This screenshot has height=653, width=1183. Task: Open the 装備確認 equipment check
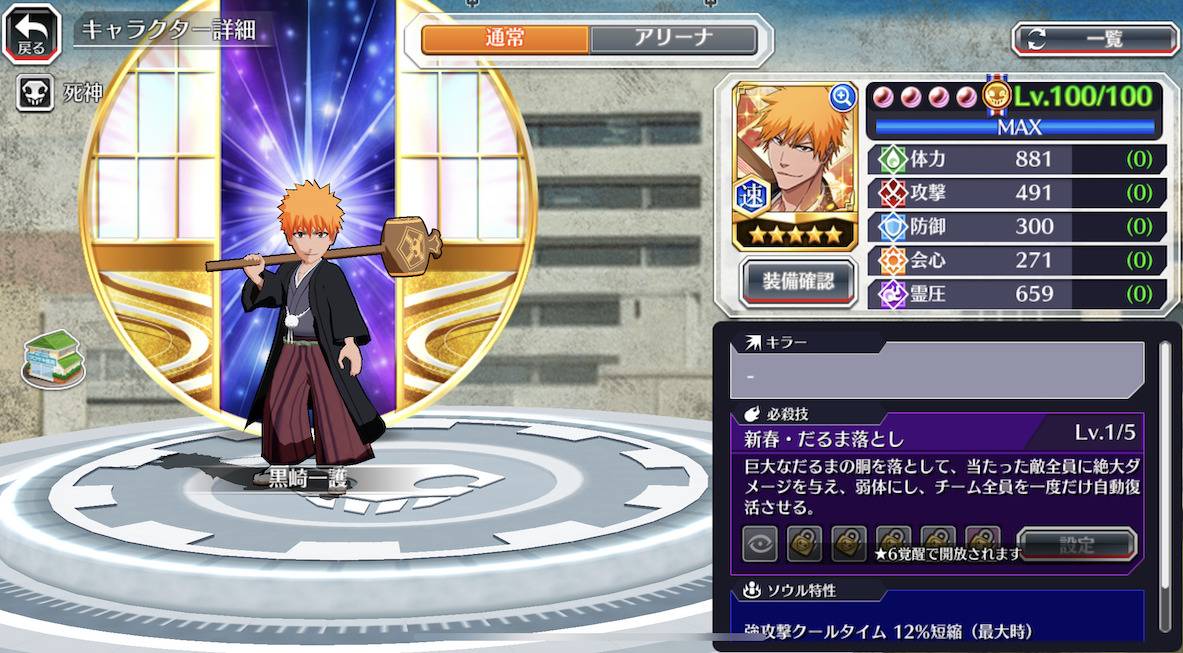point(798,279)
